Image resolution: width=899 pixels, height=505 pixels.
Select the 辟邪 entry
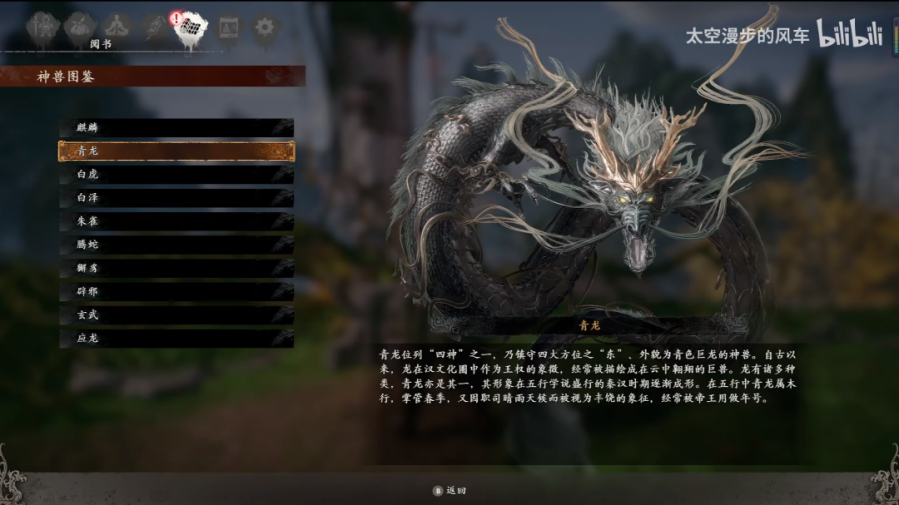pyautogui.click(x=176, y=291)
